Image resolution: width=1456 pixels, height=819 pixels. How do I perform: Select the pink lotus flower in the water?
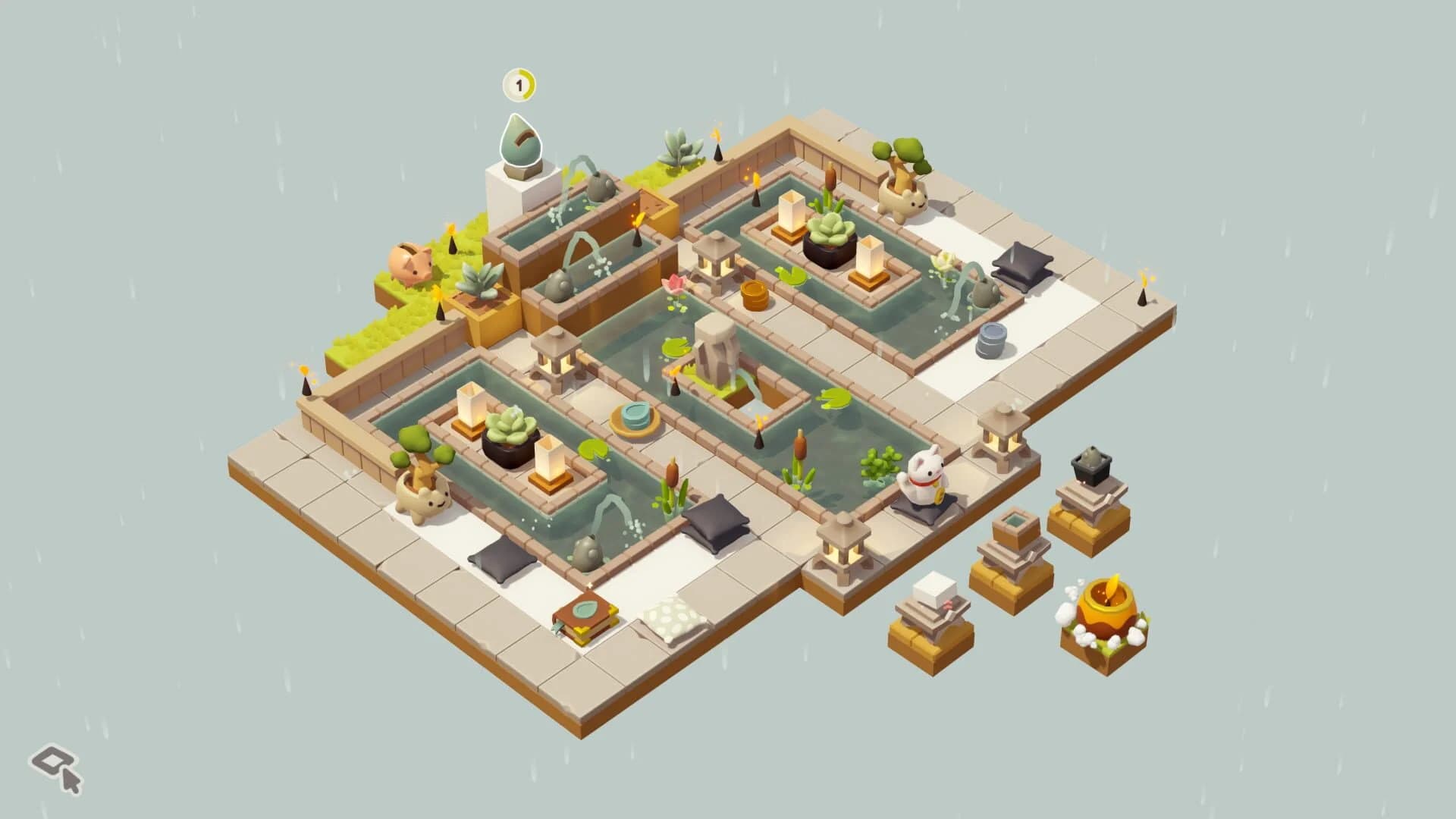point(675,284)
